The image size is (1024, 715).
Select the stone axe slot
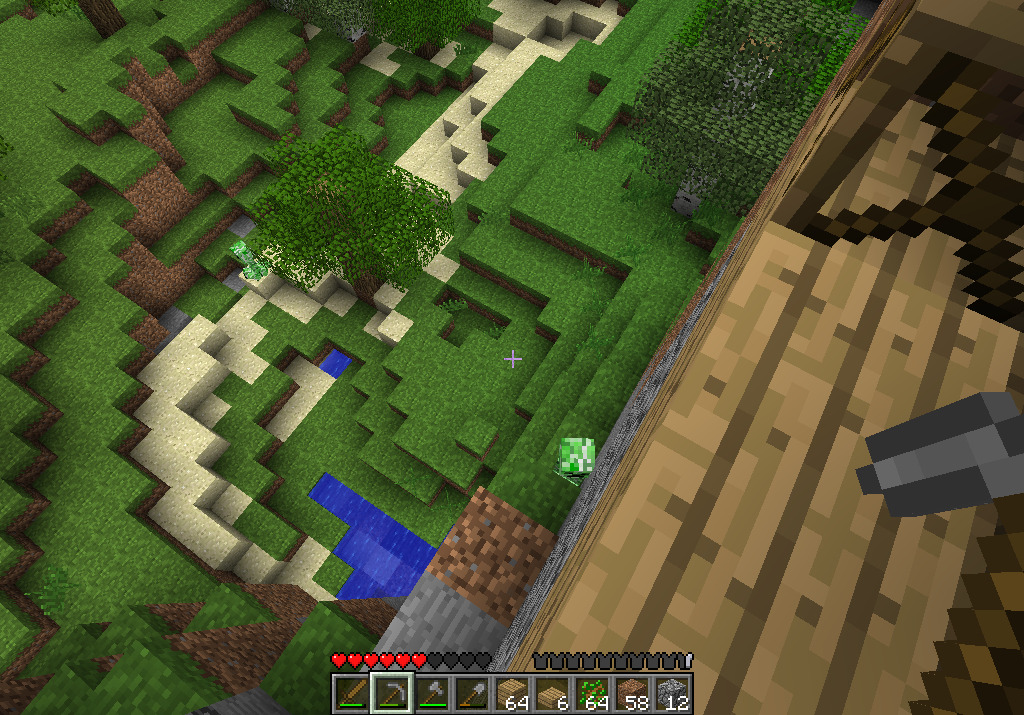[431, 693]
